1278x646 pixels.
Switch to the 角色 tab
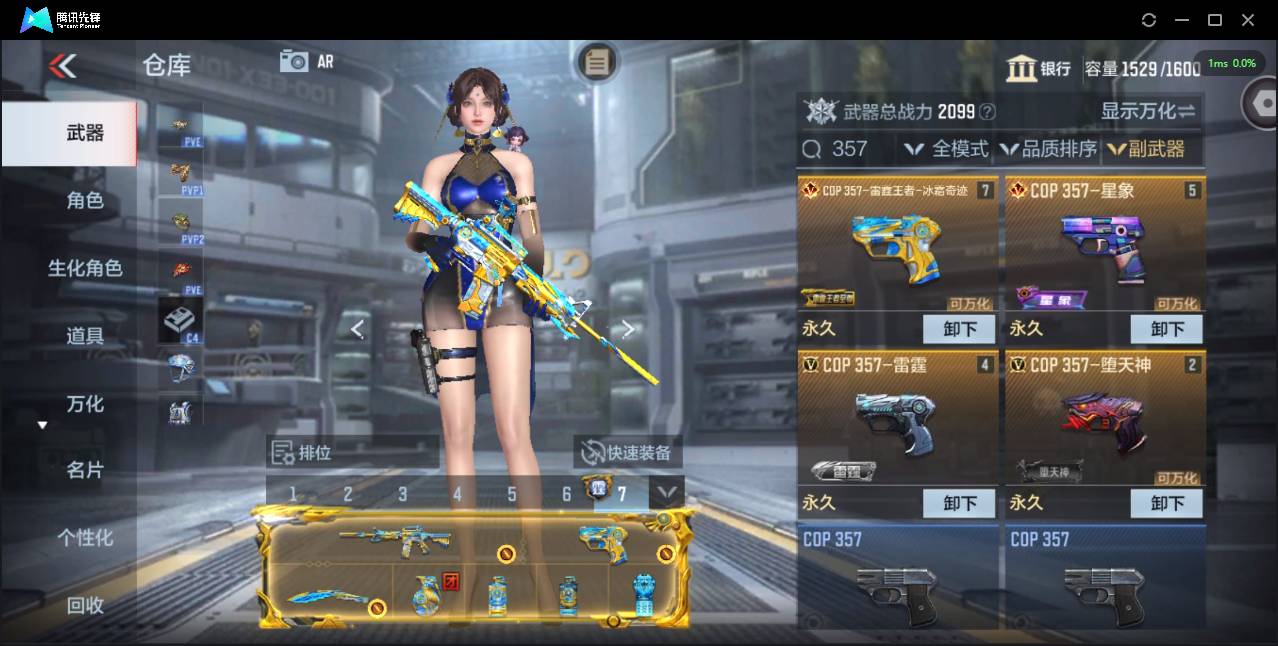[x=84, y=200]
